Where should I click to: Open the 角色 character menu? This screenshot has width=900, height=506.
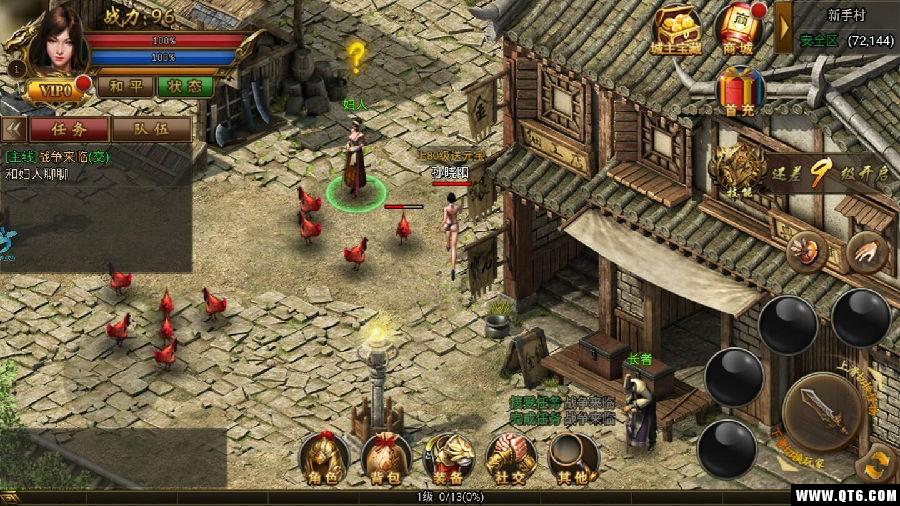(325, 462)
